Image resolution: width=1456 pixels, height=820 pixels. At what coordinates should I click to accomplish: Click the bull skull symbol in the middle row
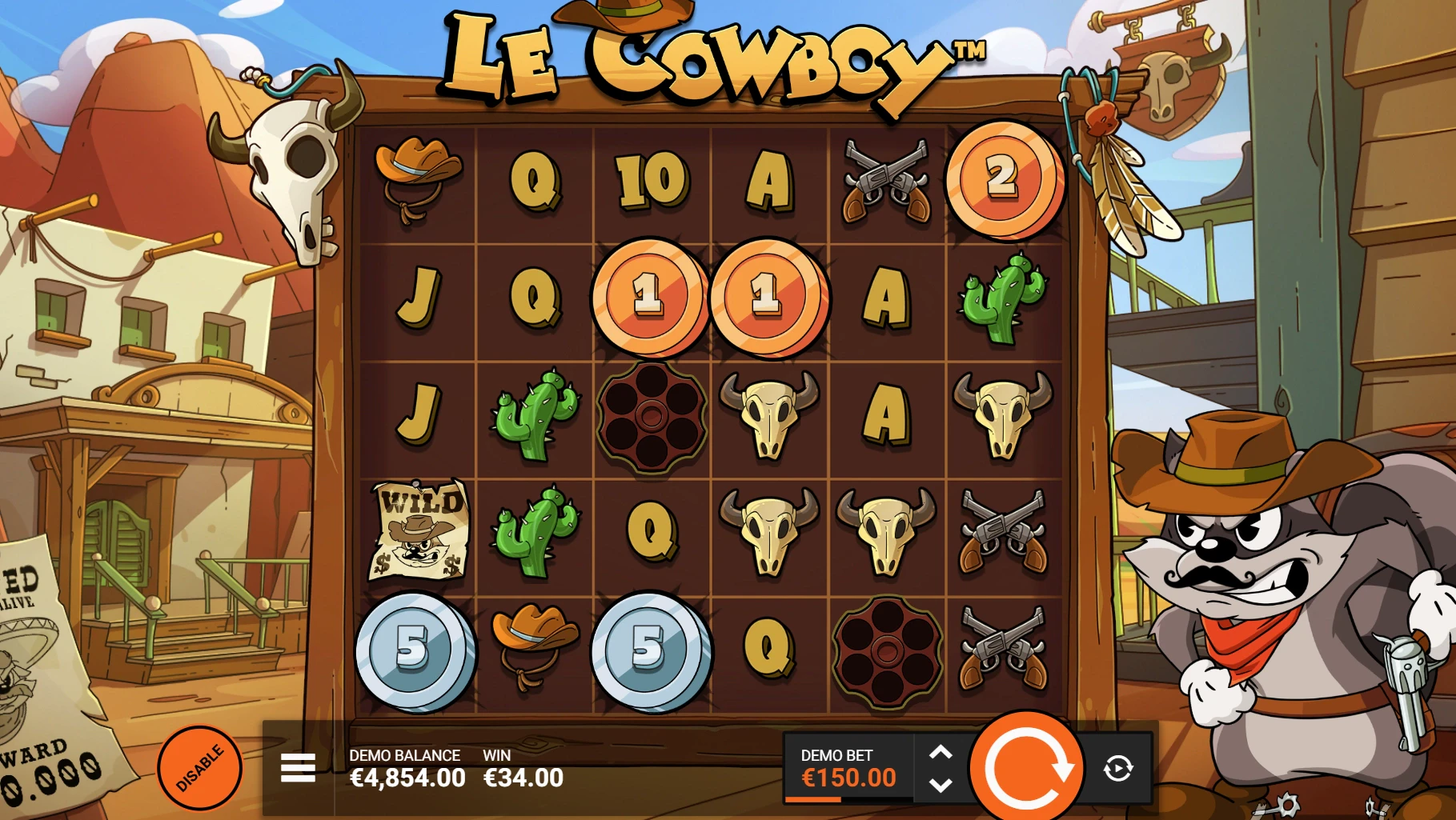tap(771, 414)
